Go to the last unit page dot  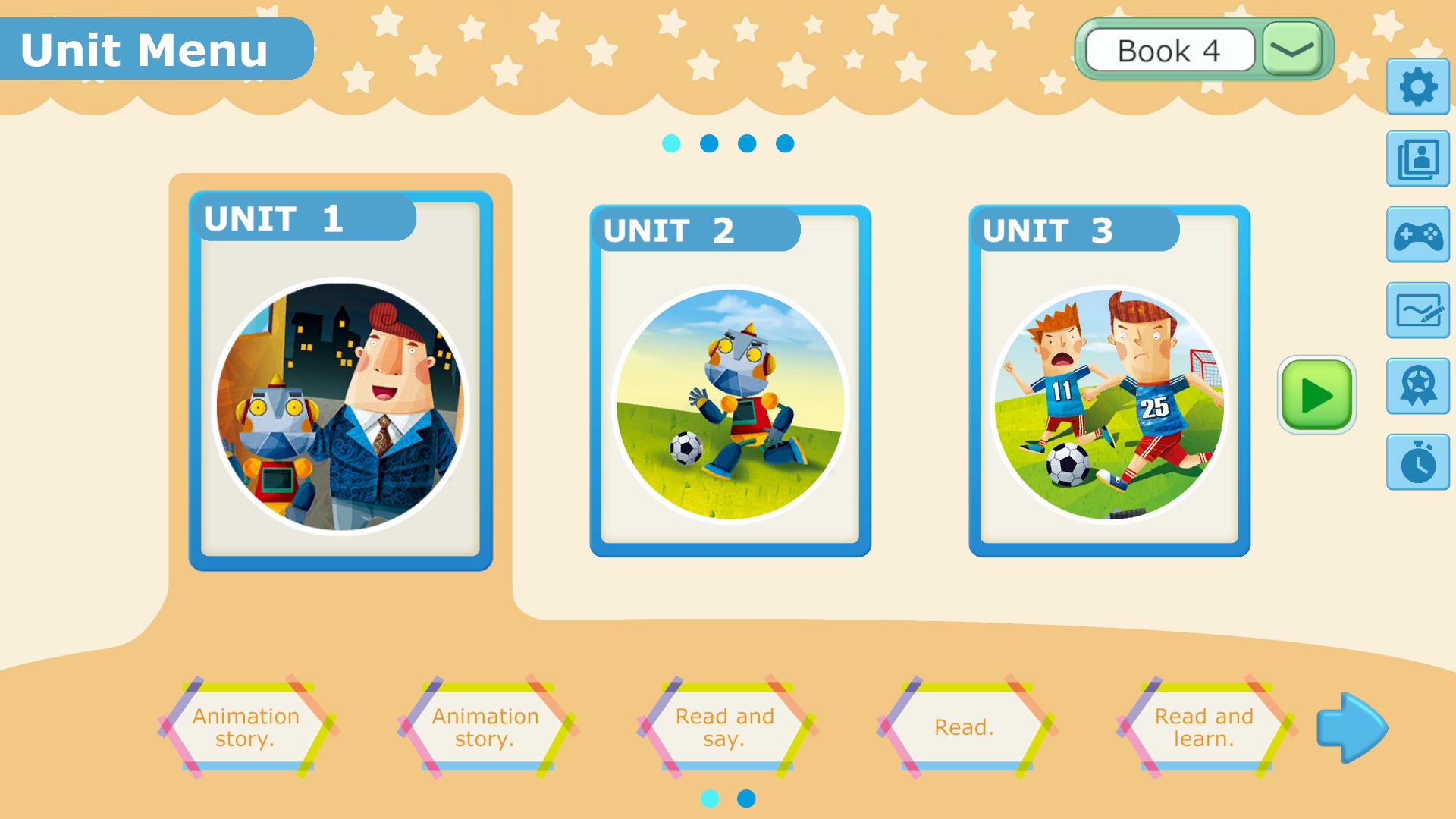pyautogui.click(x=785, y=143)
